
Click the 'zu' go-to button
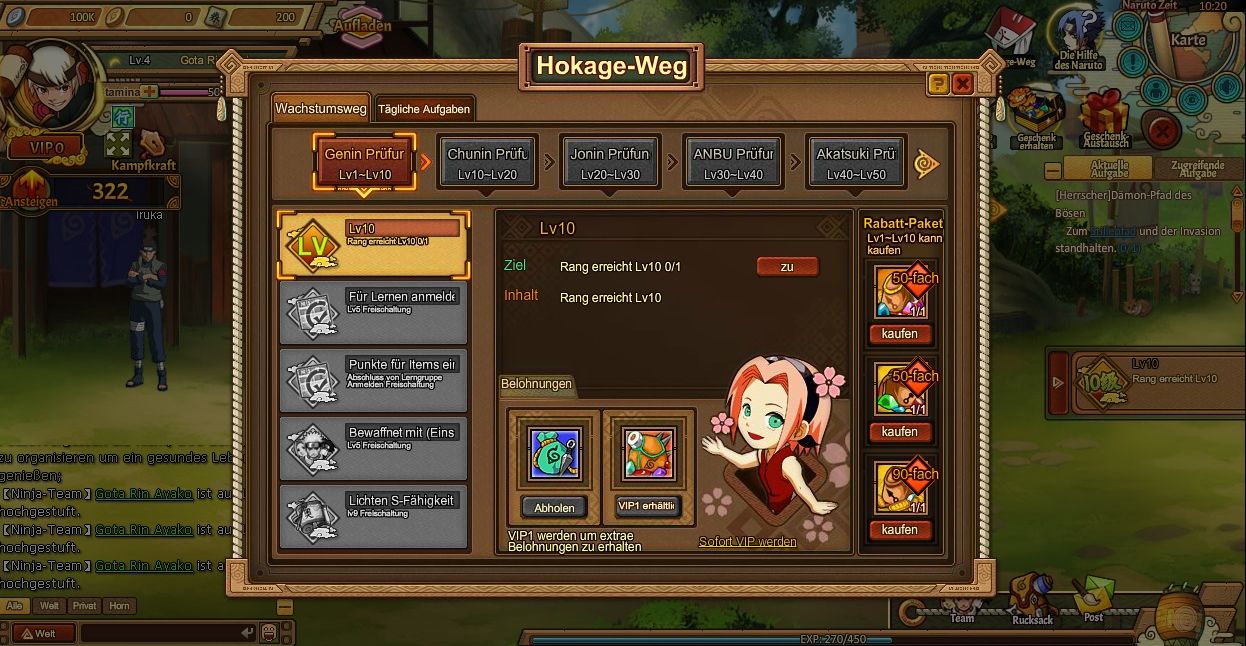pos(787,267)
